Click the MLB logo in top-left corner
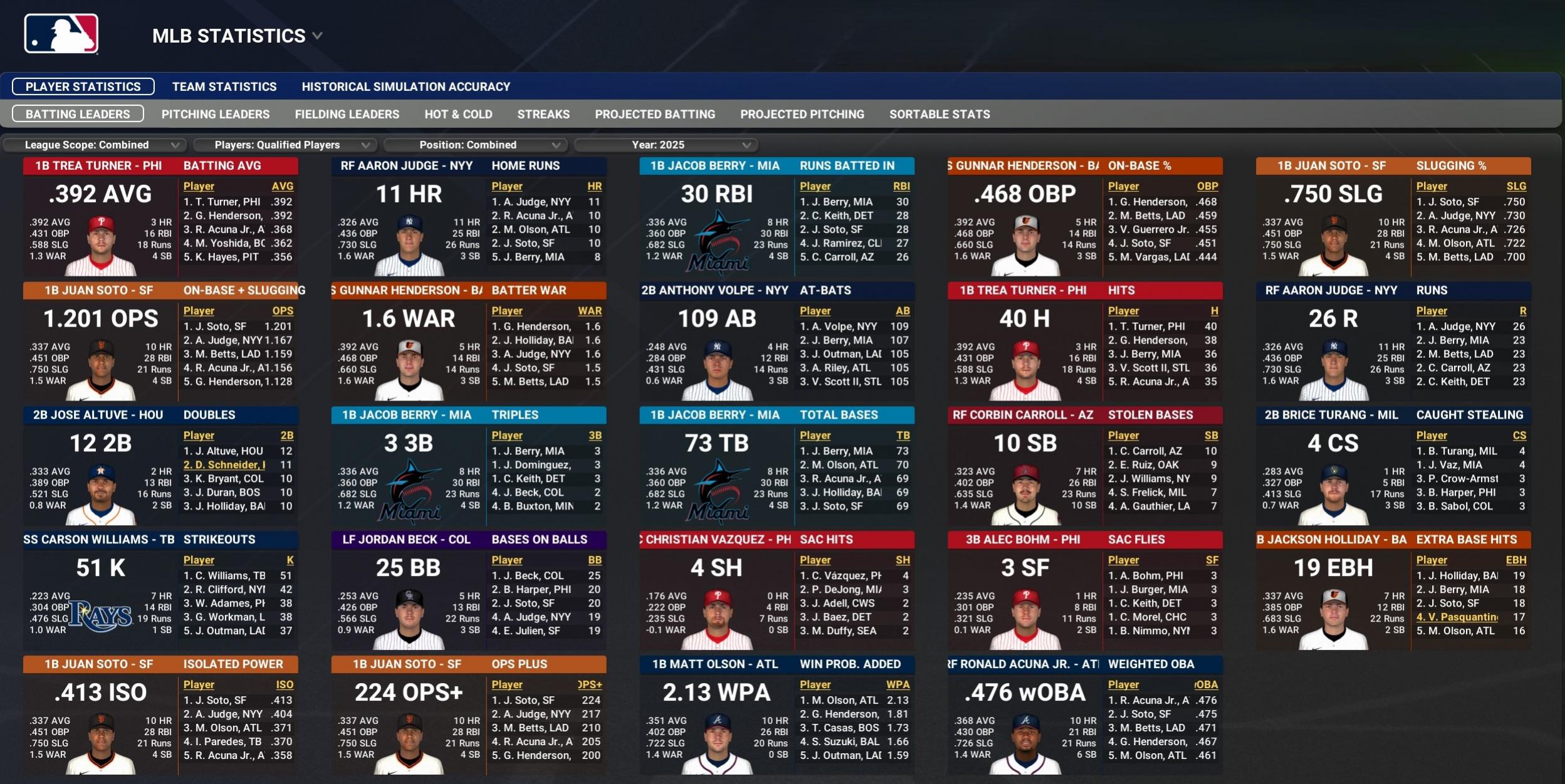 [61, 34]
